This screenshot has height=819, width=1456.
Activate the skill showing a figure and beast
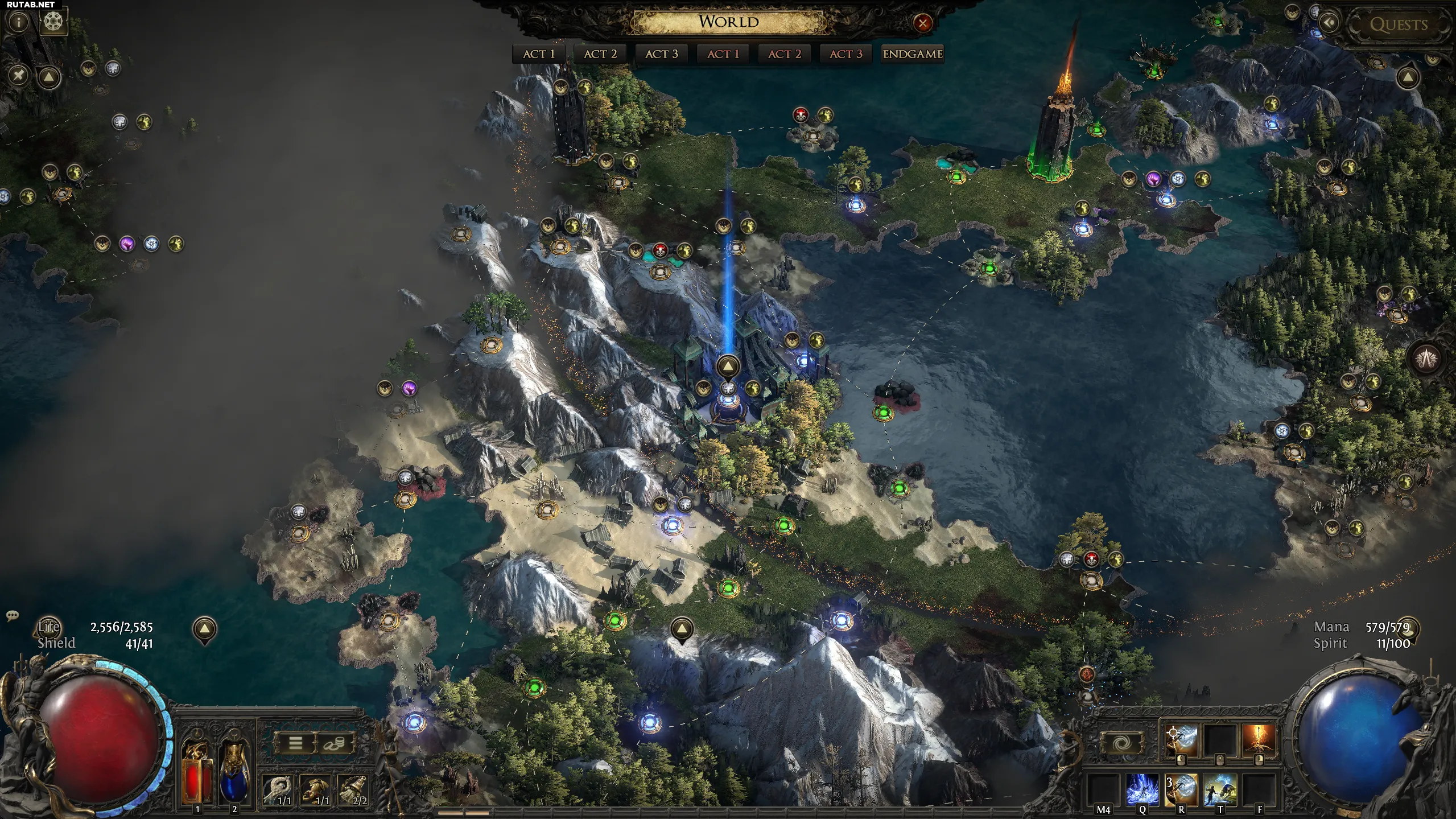tap(1220, 789)
